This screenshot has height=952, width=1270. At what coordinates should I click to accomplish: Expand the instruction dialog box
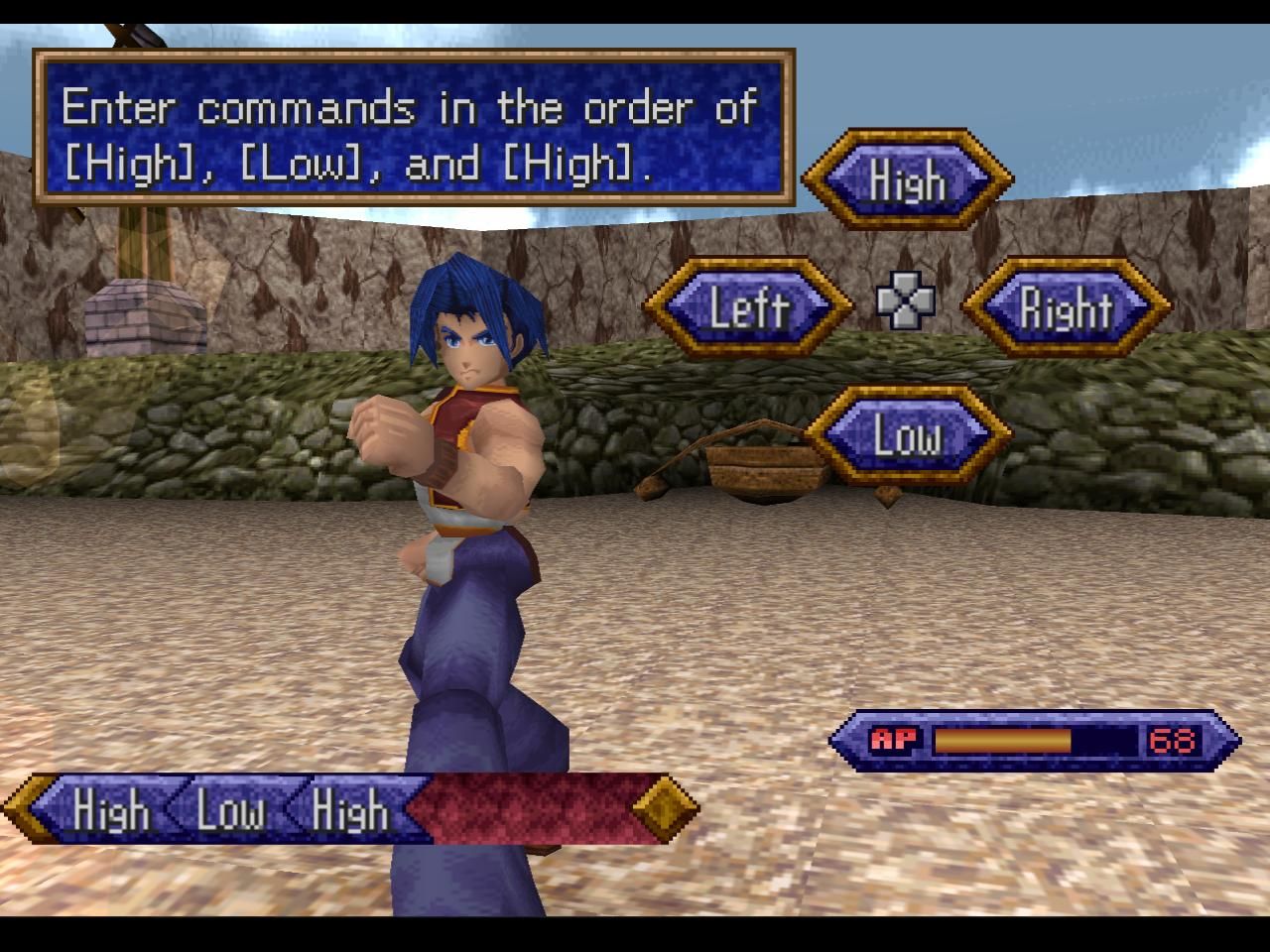[x=407, y=129]
